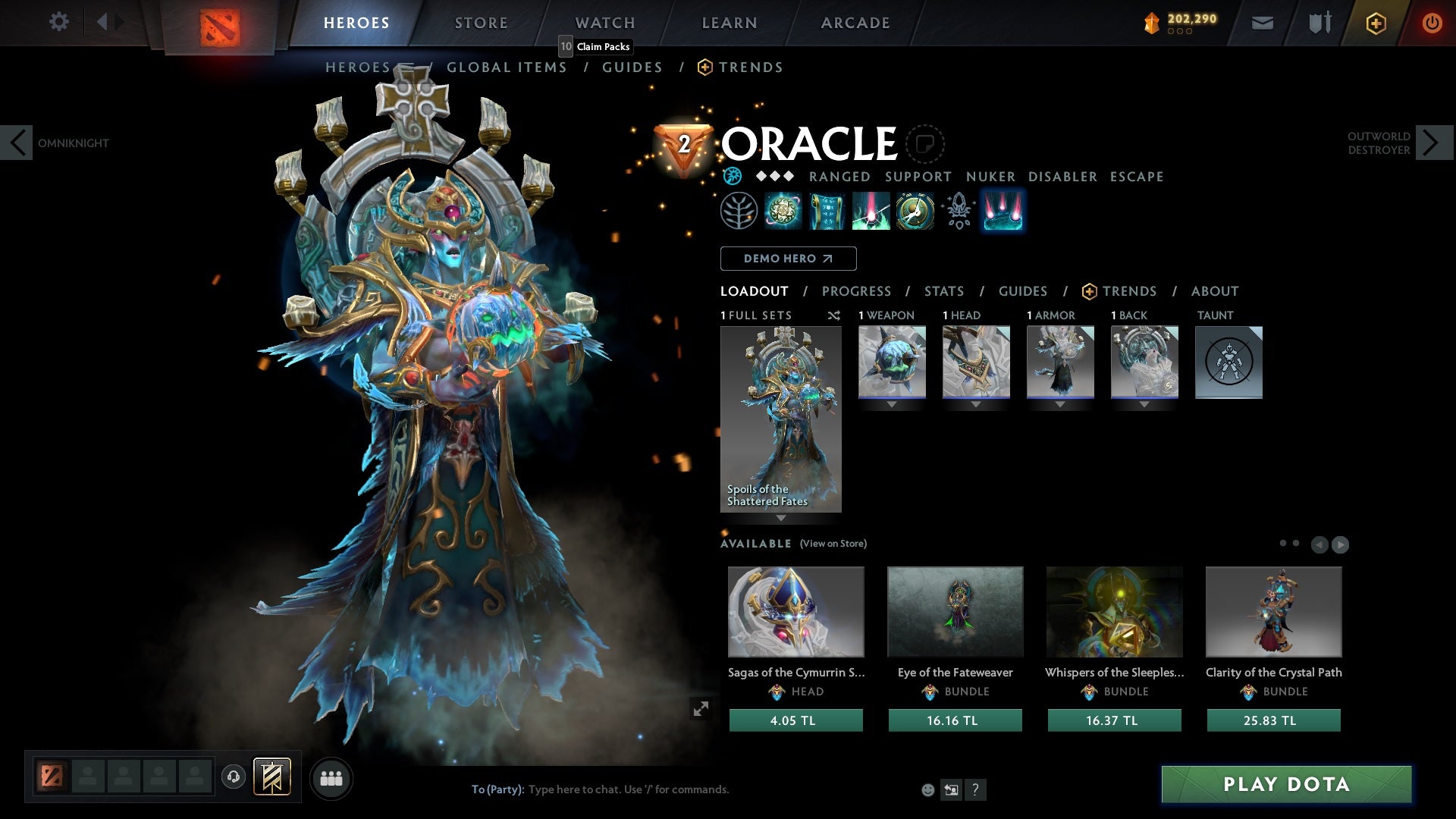Switch to the PROGRESS tab
This screenshot has width=1456, height=819.
[x=857, y=291]
